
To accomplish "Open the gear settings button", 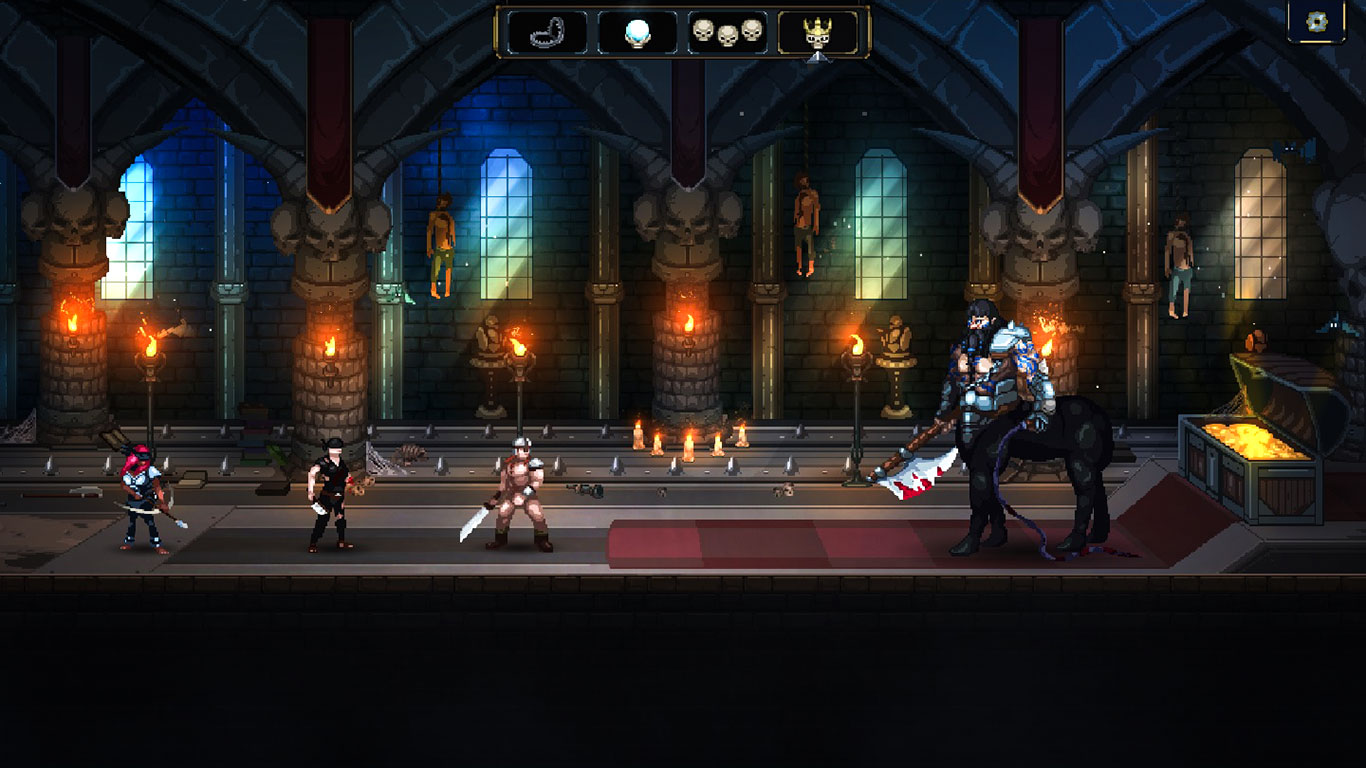I will [1316, 22].
